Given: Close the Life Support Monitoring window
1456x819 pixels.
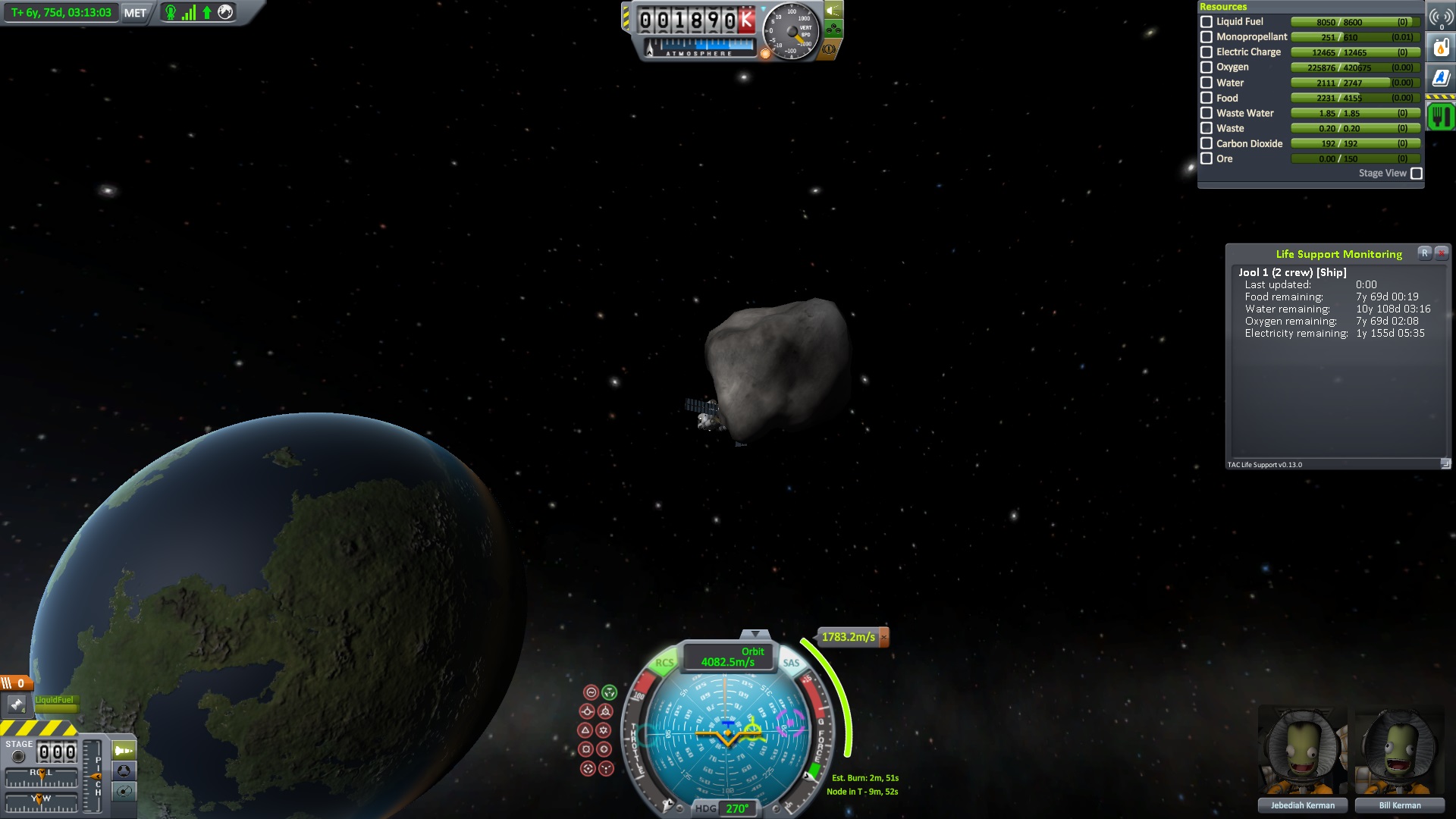Looking at the screenshot, I should point(1442,253).
